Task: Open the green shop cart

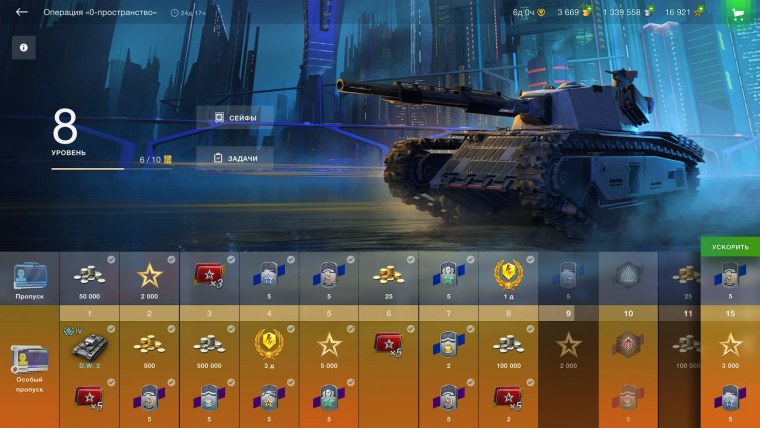Action: point(738,13)
